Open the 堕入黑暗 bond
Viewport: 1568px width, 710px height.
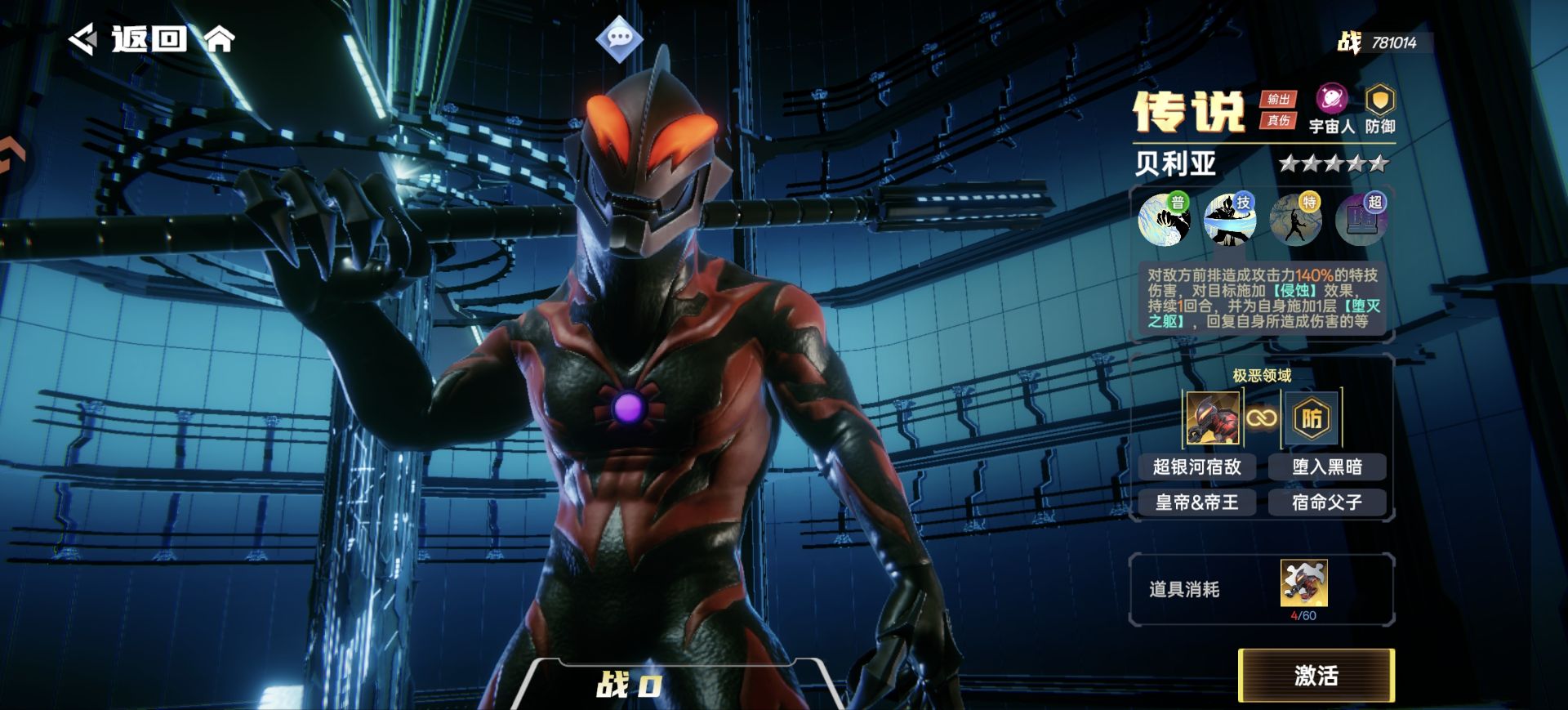[1327, 467]
